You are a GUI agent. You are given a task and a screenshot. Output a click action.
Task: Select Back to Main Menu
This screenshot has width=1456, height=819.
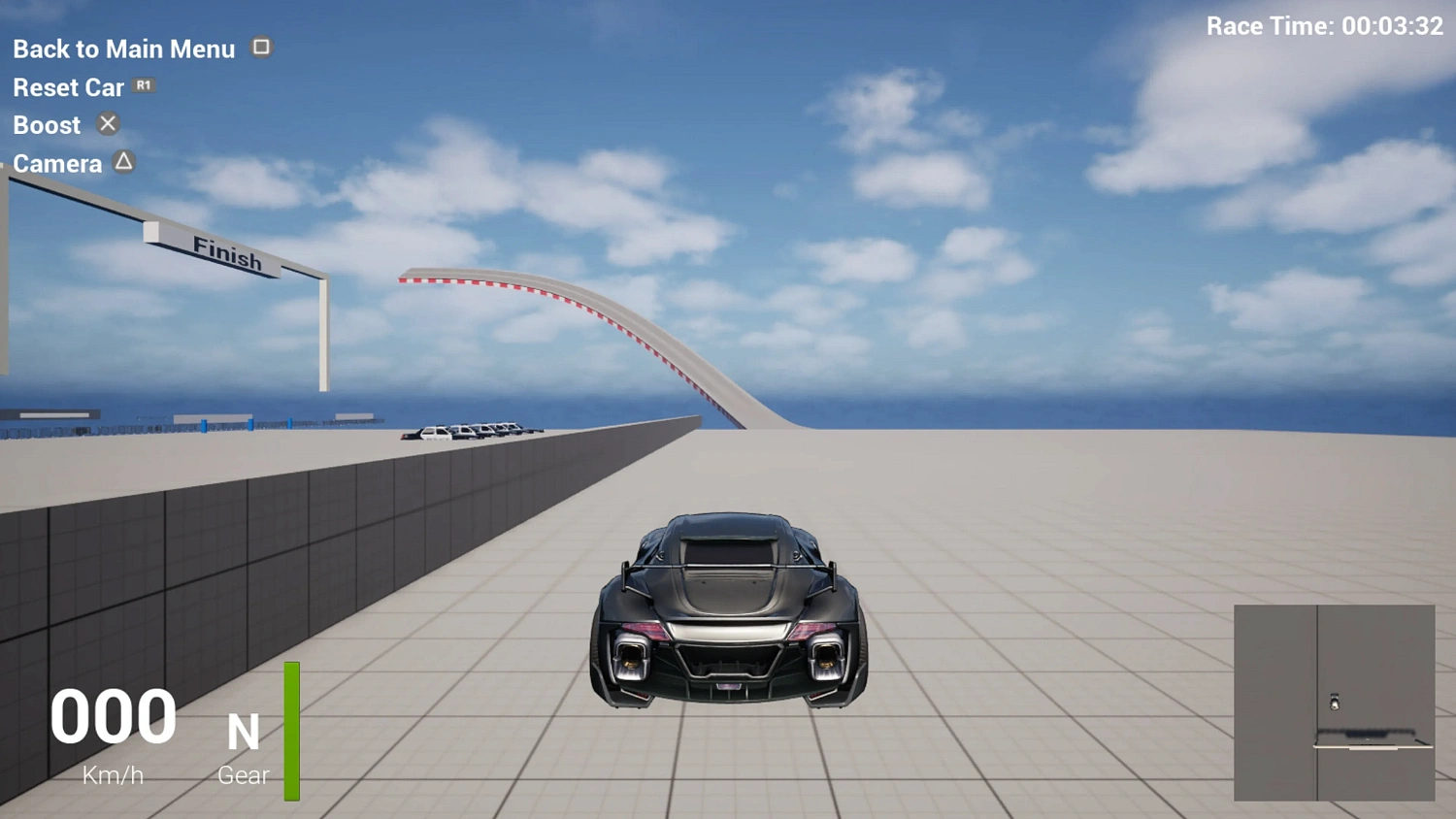[x=123, y=48]
